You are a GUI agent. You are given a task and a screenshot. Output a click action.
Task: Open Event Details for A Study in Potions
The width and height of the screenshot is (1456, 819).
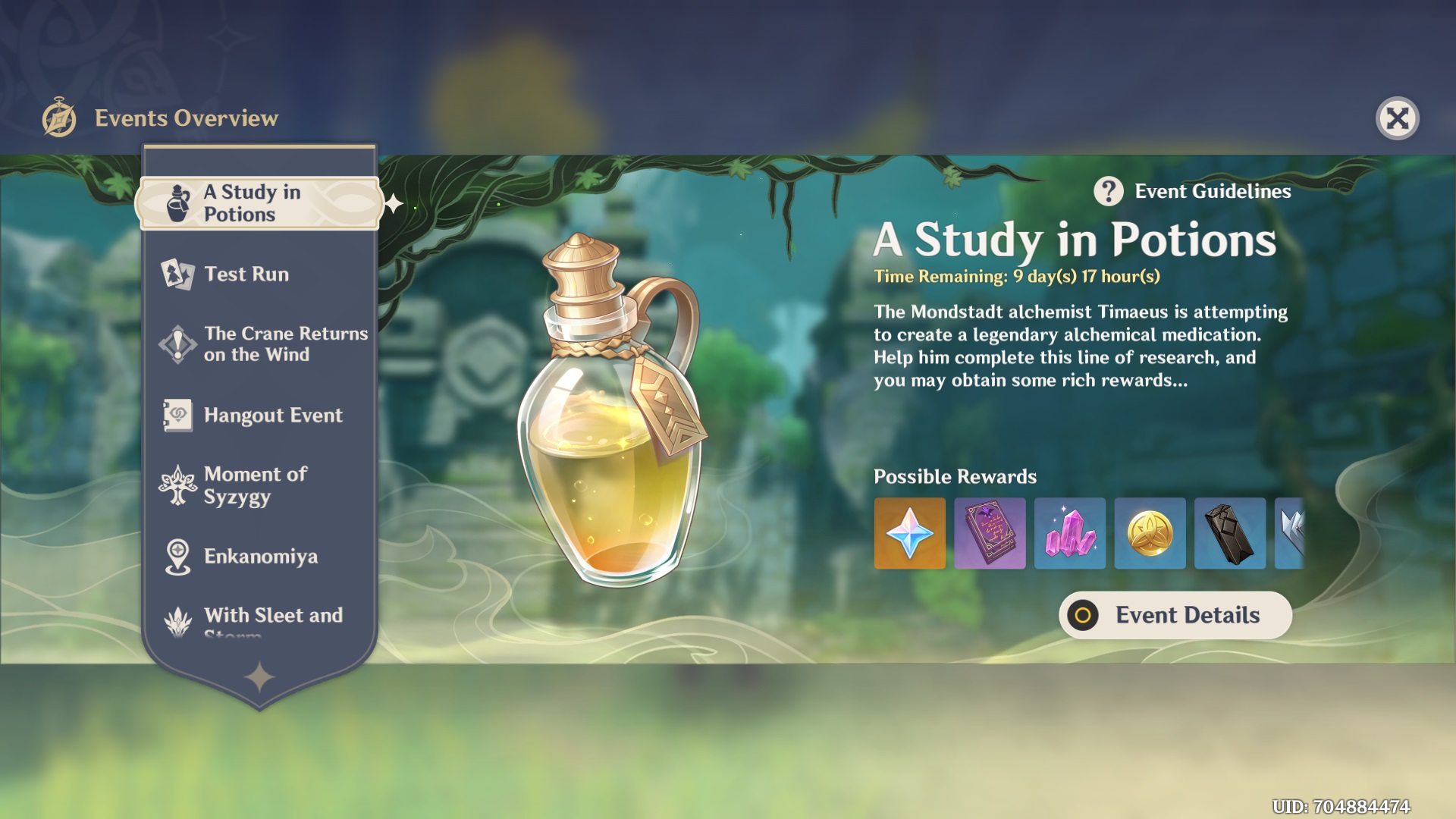pyautogui.click(x=1175, y=615)
